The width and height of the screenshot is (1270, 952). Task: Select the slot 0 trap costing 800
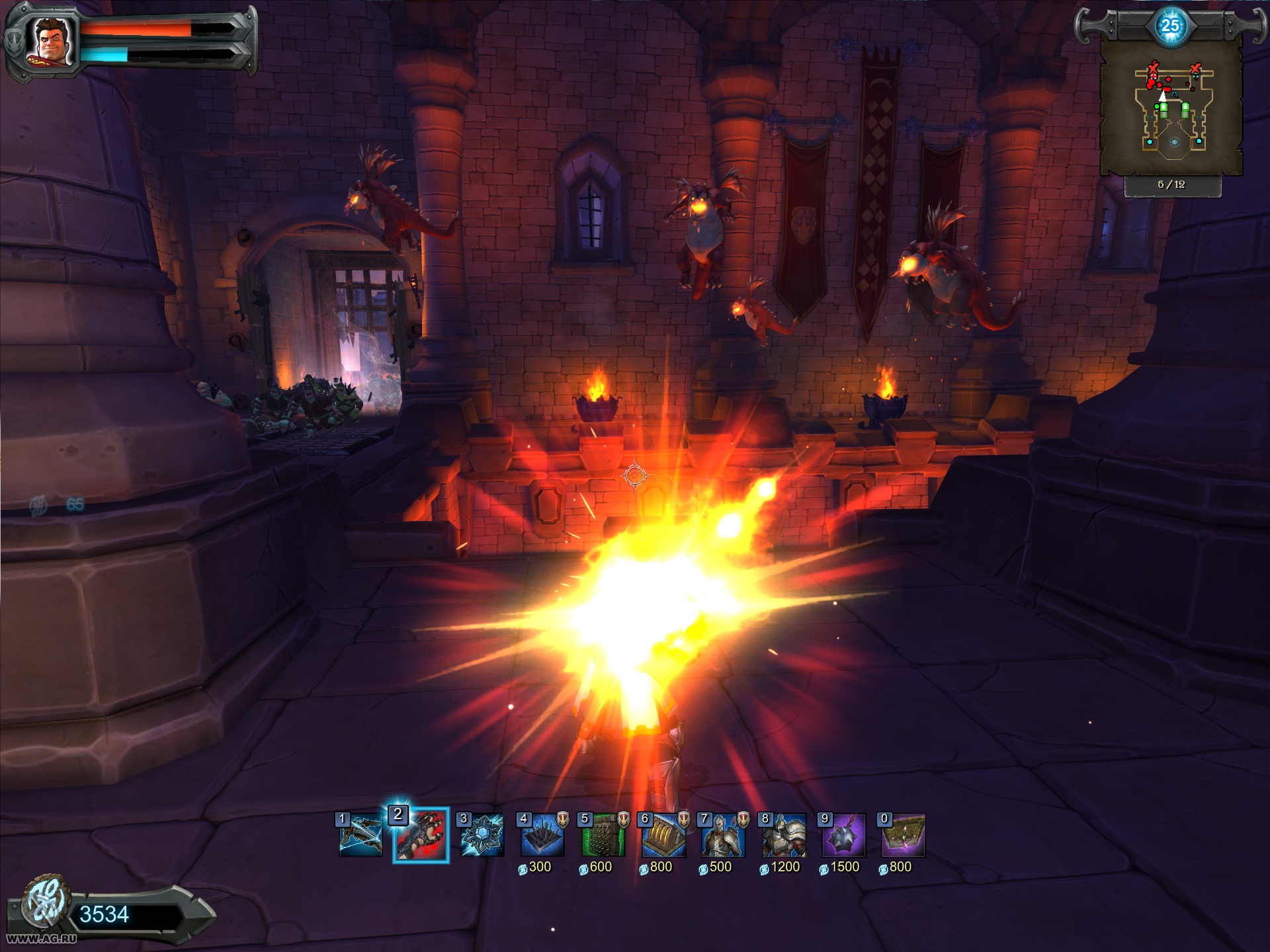904,836
